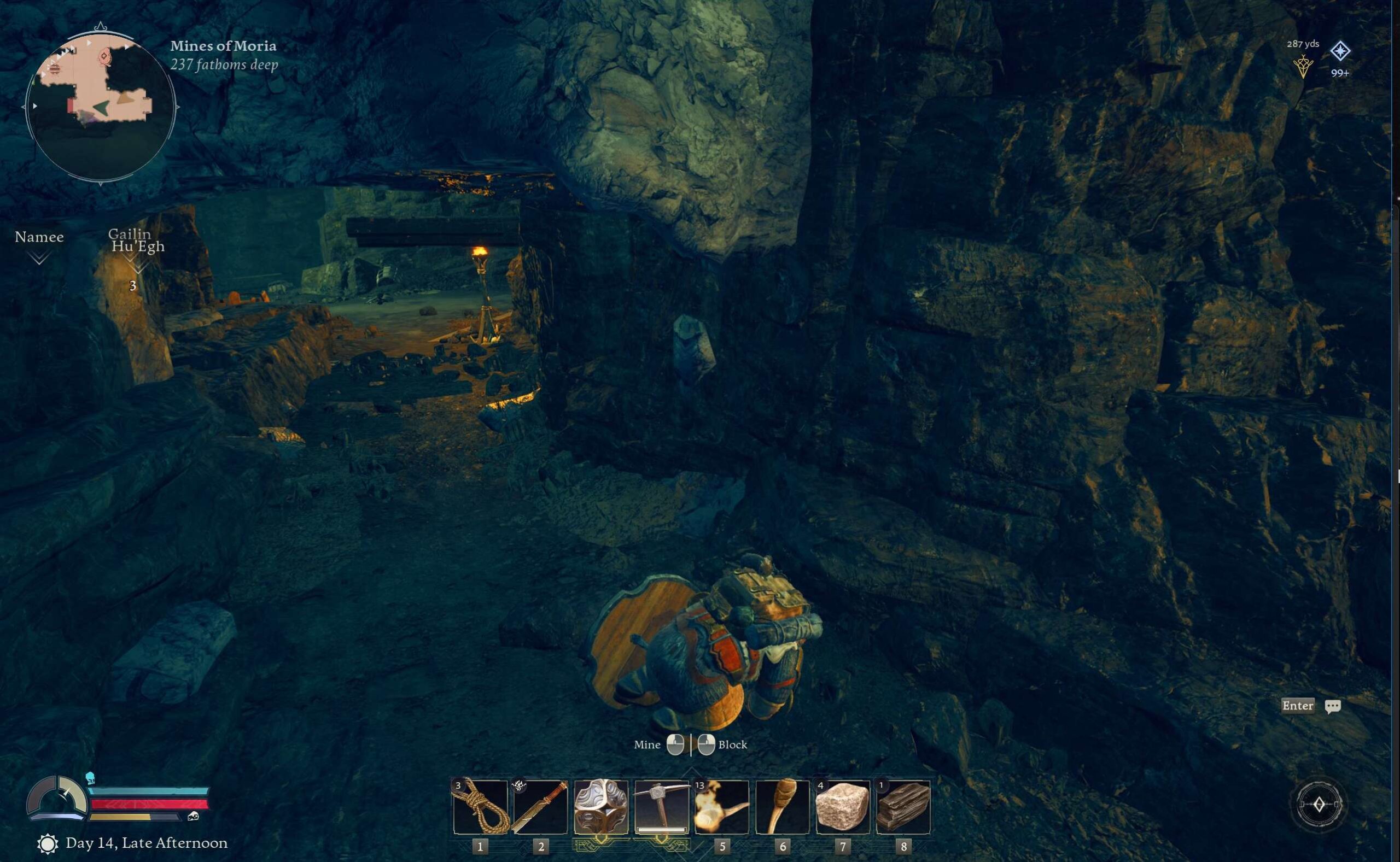Select the stone block hotbar slot
Viewport: 1400px width, 862px height.
point(843,807)
